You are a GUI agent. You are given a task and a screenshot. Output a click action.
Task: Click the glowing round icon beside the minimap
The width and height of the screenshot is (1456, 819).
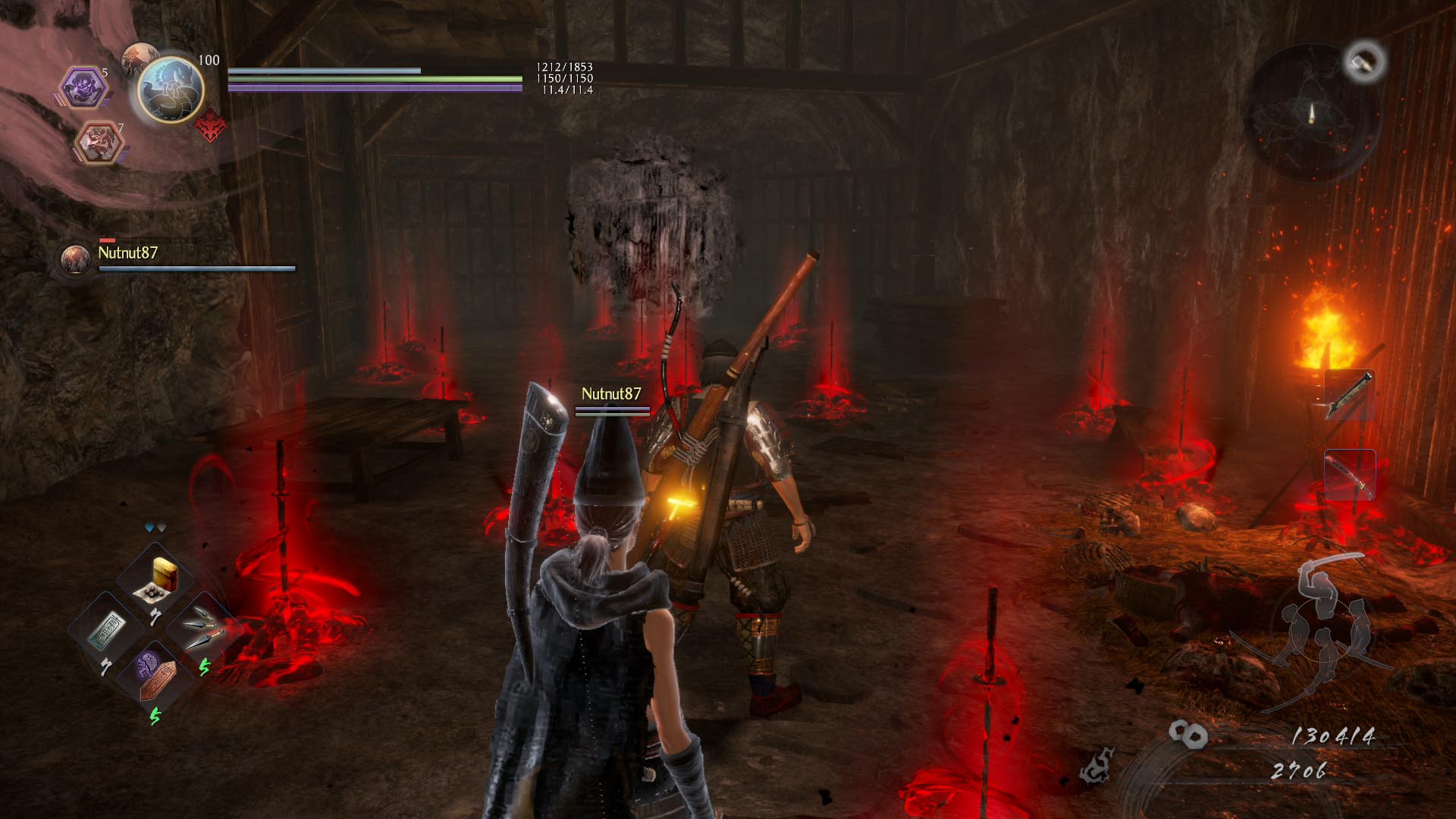(1364, 61)
